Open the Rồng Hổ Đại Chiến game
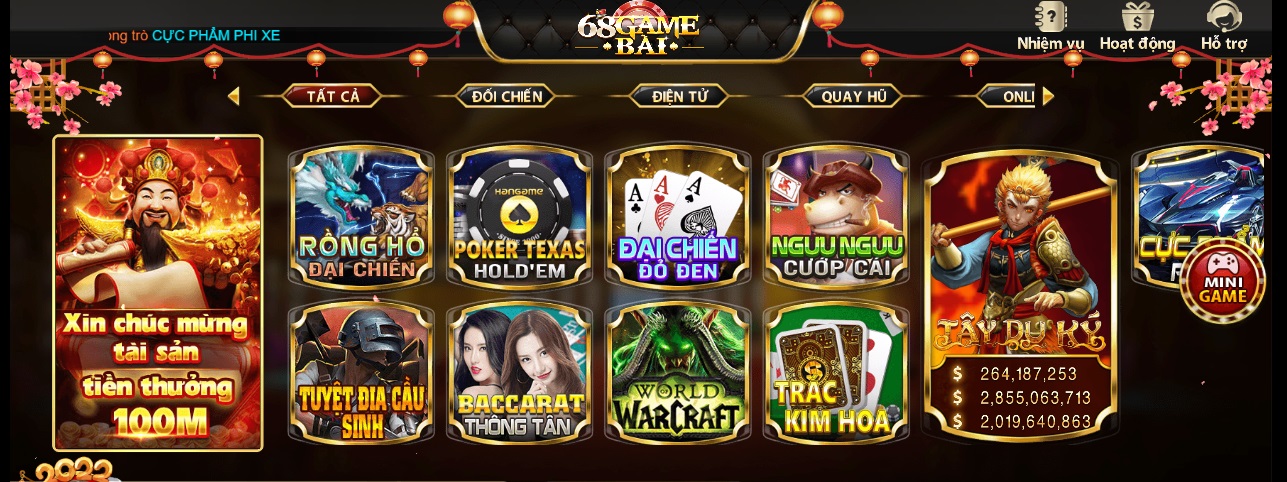Image resolution: width=1287 pixels, height=482 pixels. coord(361,217)
